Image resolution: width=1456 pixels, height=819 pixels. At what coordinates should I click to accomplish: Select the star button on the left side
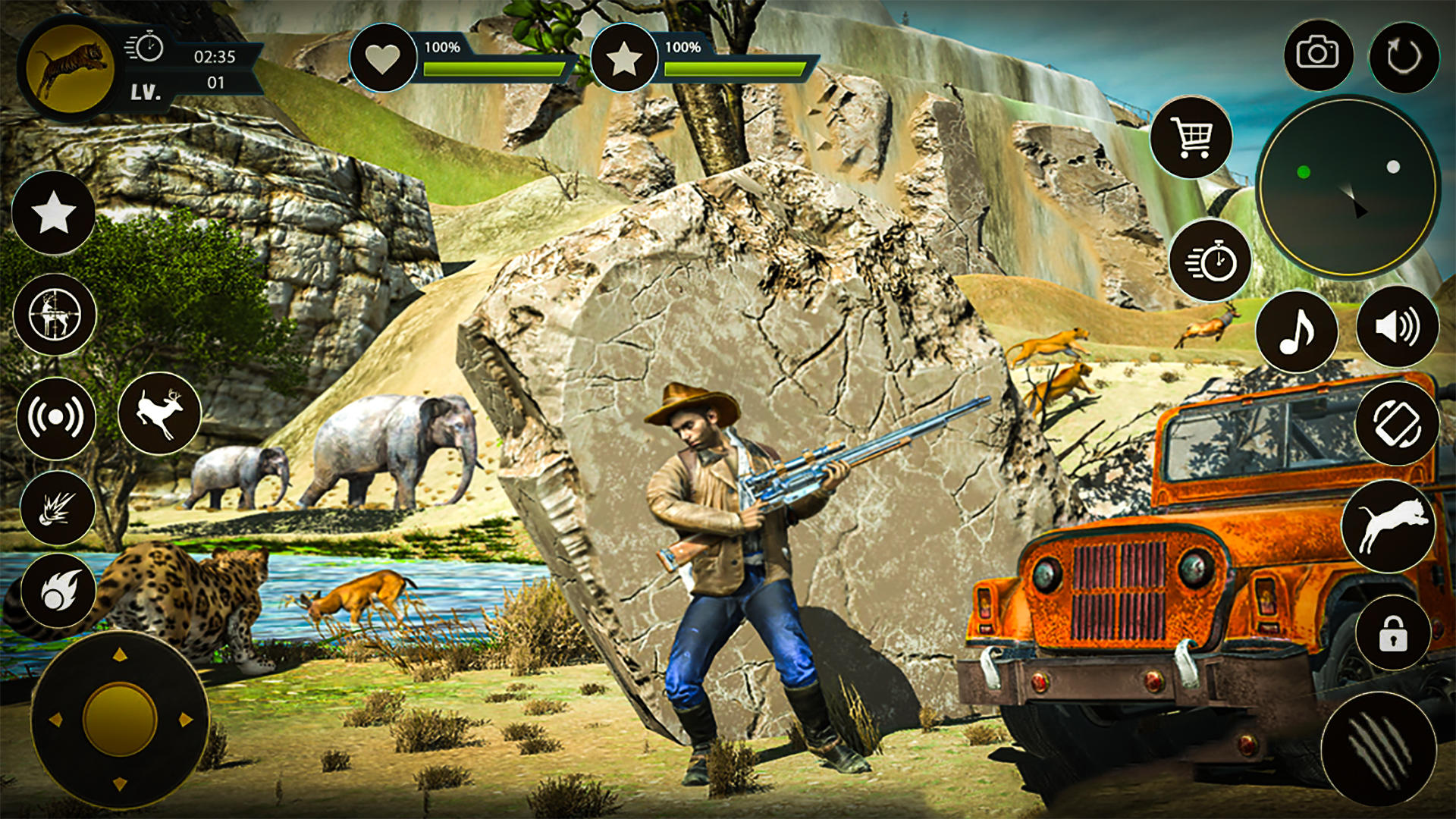pos(54,212)
